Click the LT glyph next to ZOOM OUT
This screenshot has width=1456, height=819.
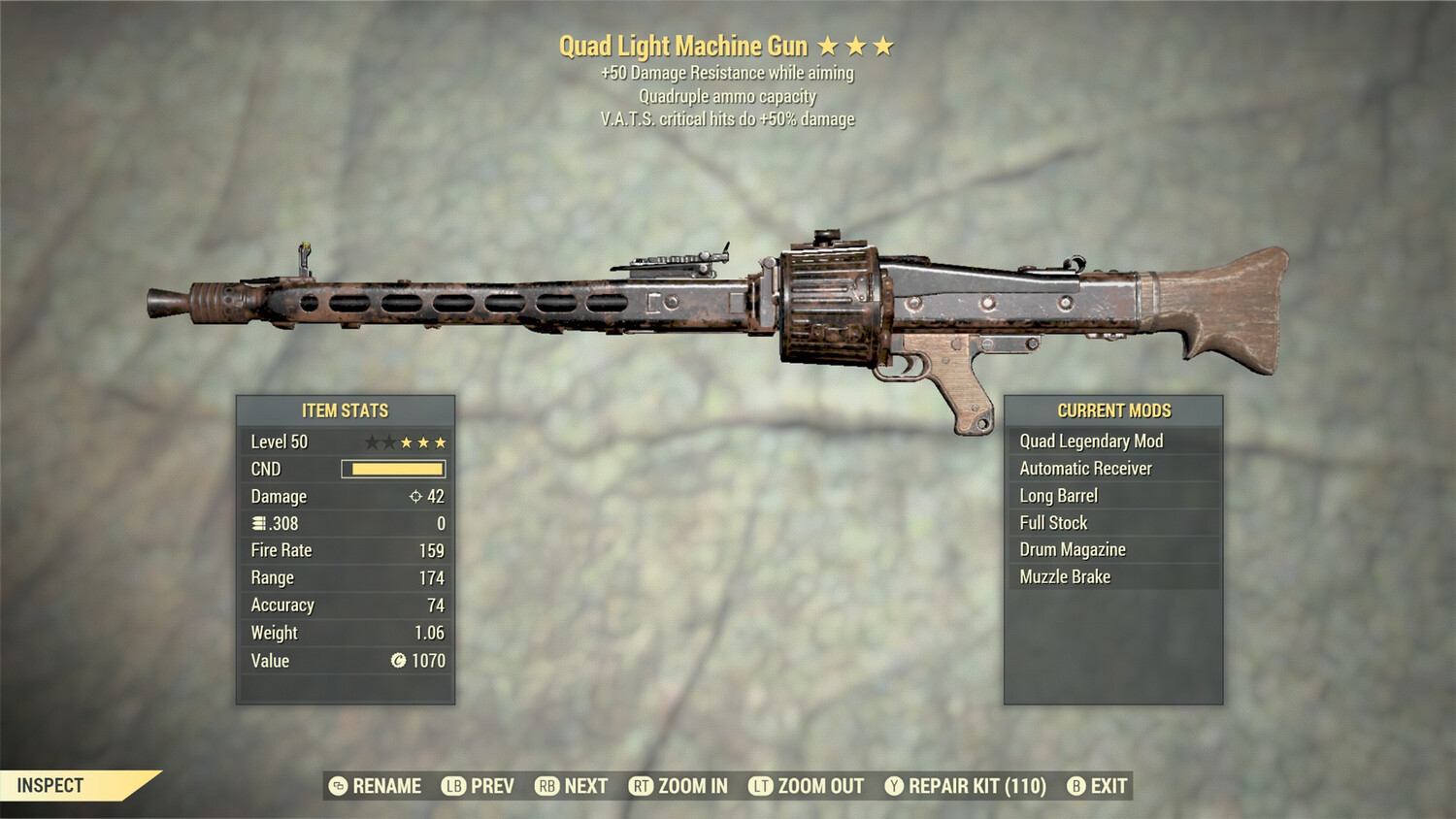click(x=763, y=786)
